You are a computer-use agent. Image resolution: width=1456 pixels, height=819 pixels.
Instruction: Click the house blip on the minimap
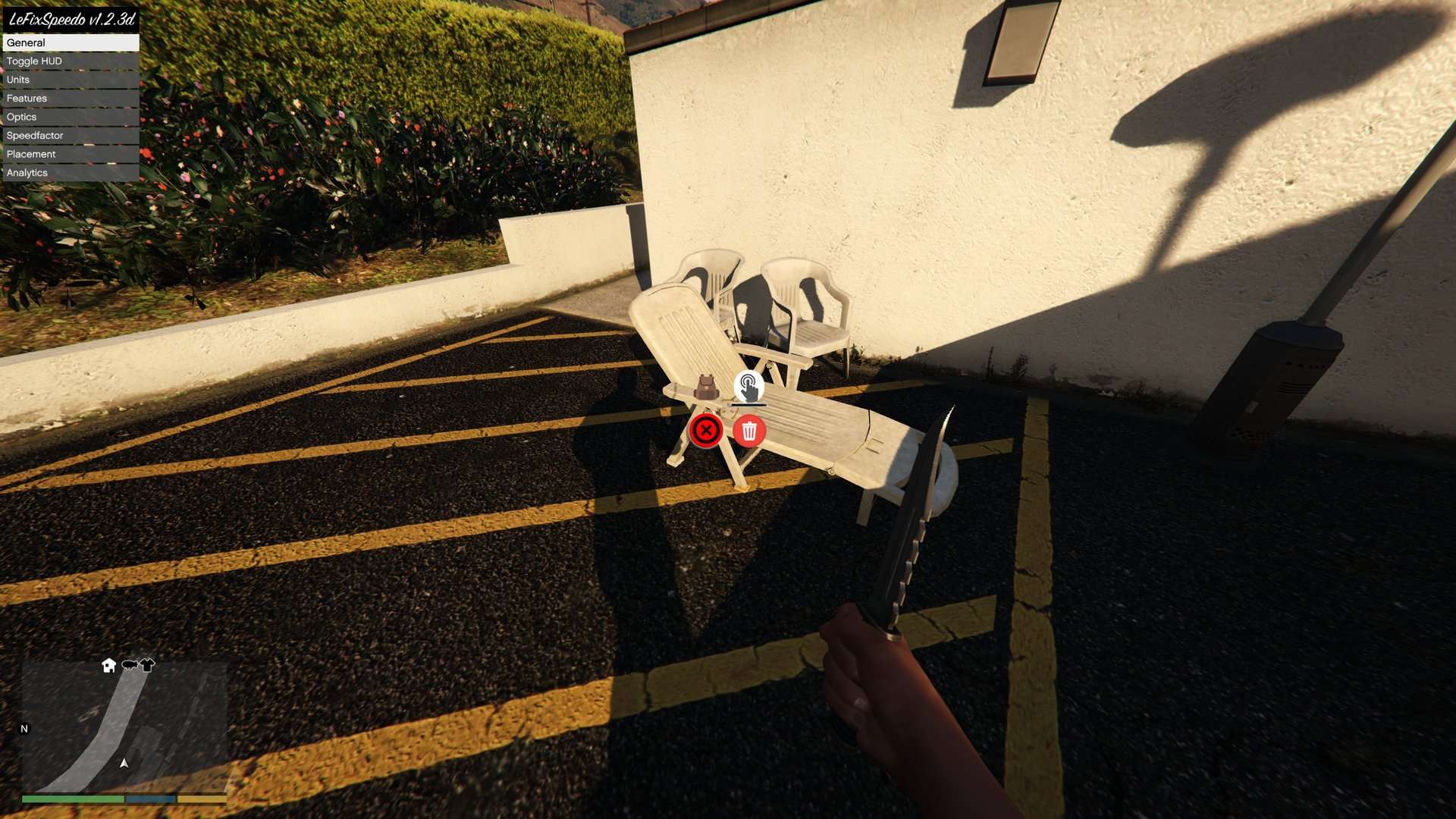click(x=109, y=665)
